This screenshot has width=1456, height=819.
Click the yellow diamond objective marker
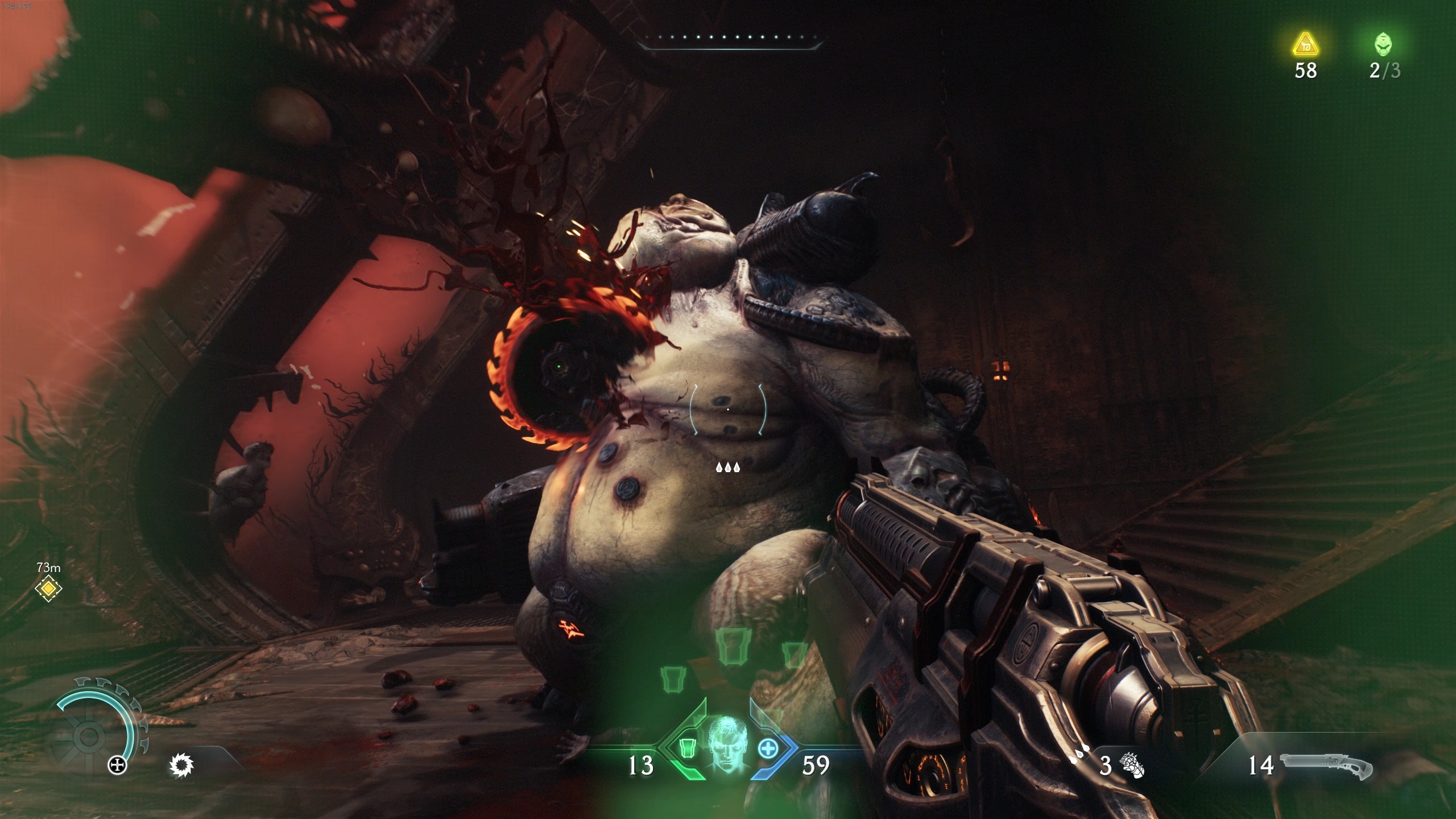click(x=48, y=588)
